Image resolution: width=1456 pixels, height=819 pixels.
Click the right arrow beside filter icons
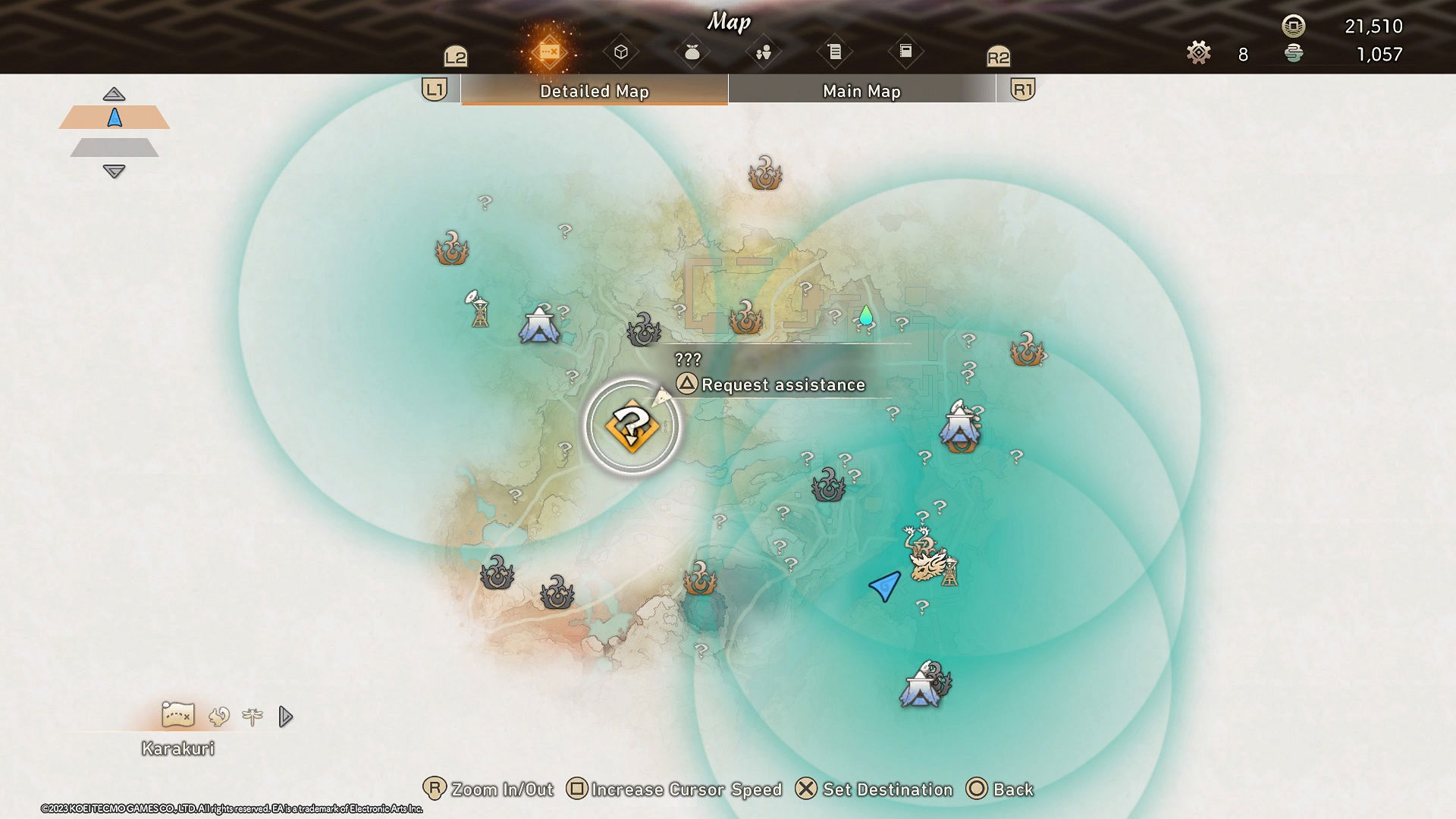click(285, 717)
